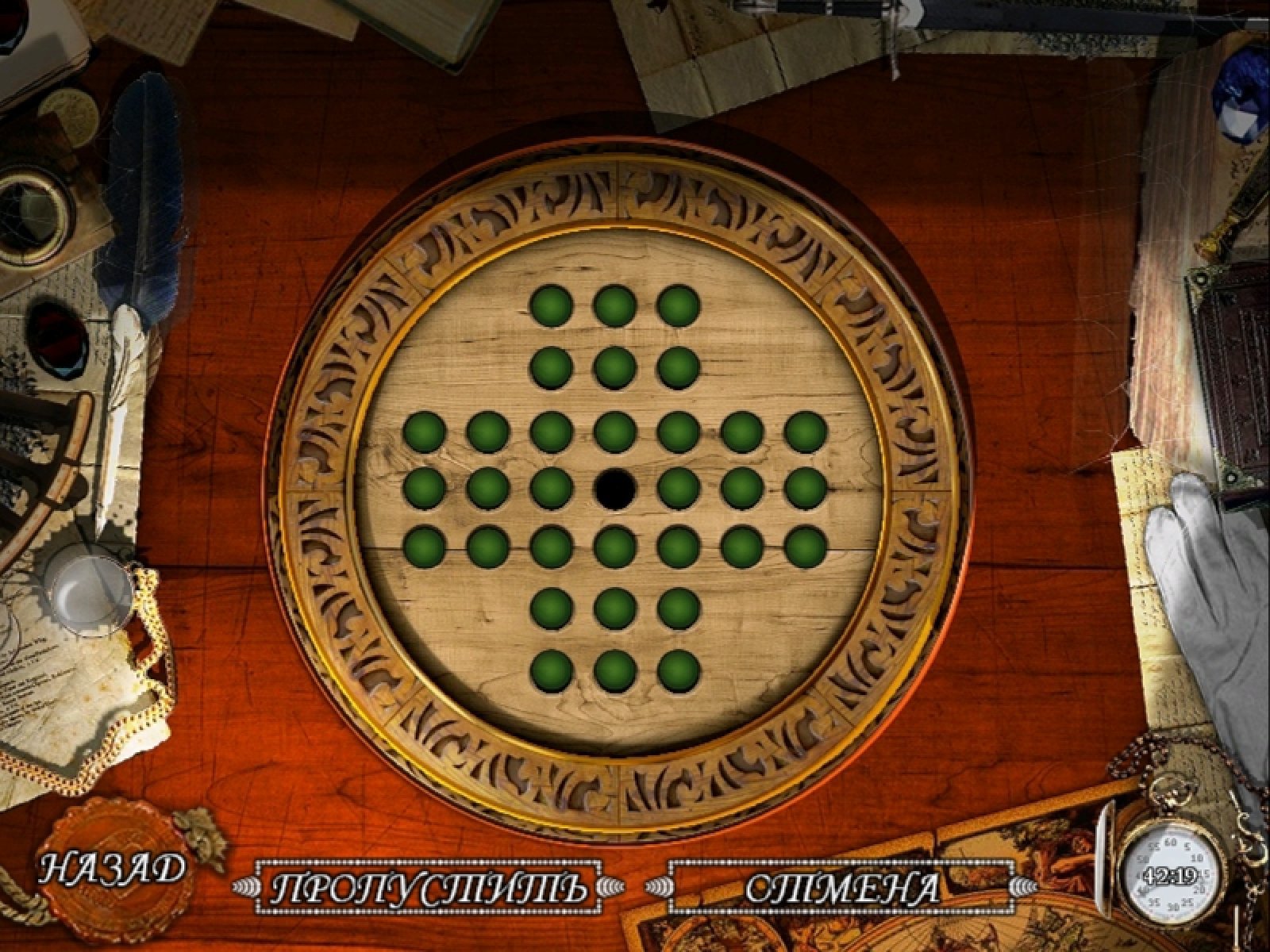The image size is (1270, 952).
Task: Undo the move with ОТМЕНА
Action: (x=841, y=887)
